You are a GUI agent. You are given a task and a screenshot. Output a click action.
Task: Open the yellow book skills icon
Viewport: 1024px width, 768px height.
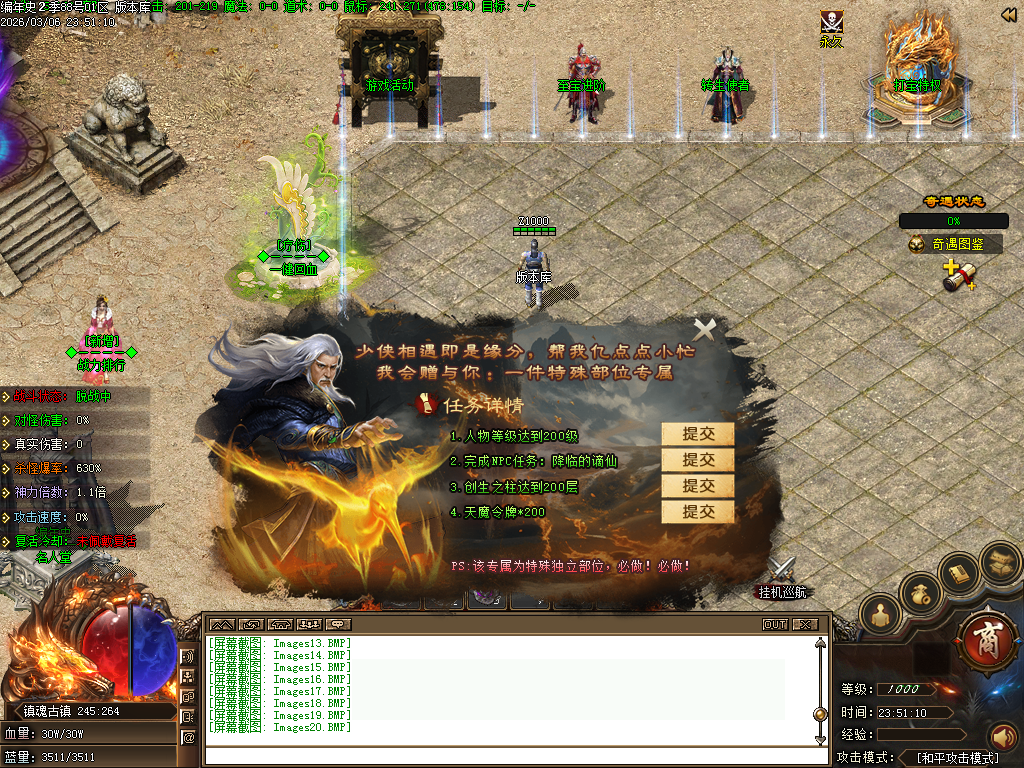(x=960, y=573)
